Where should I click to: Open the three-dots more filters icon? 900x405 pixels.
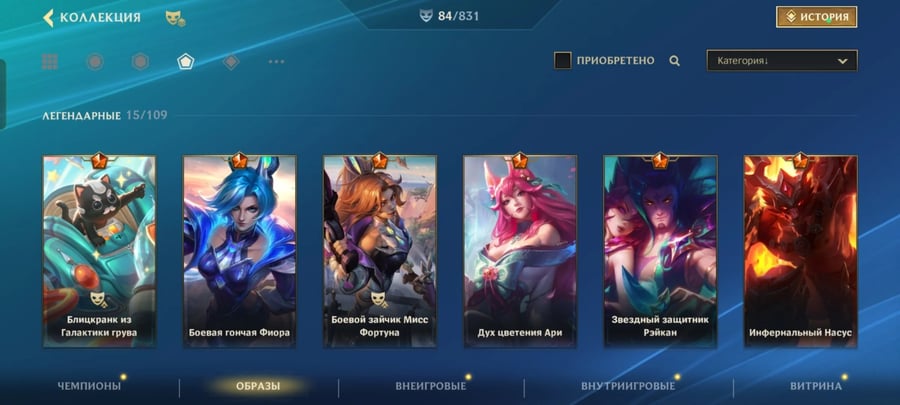pos(276,62)
